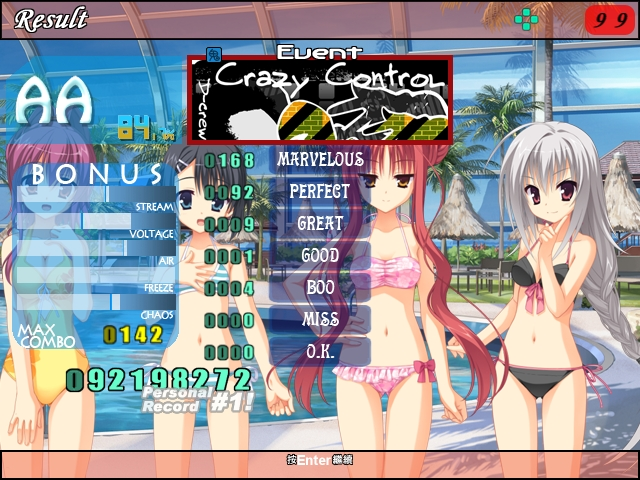Click the Crazy Control song banner
This screenshot has width=640, height=480.
click(320, 100)
